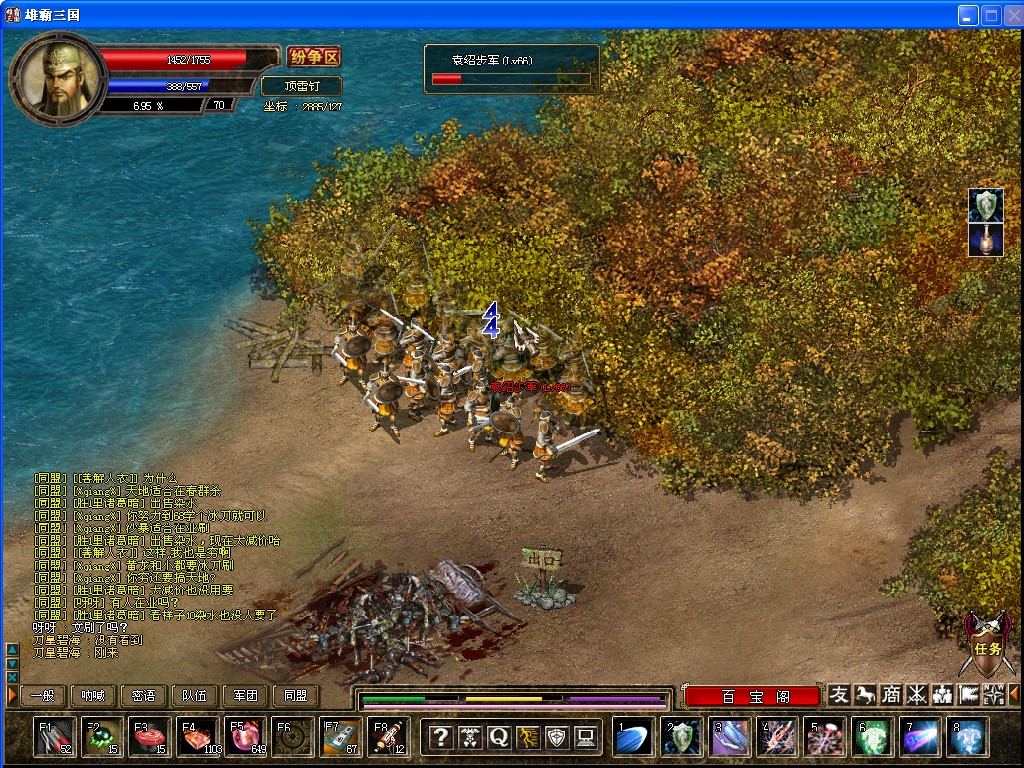
Task: Open the question mark help button
Action: tap(440, 738)
